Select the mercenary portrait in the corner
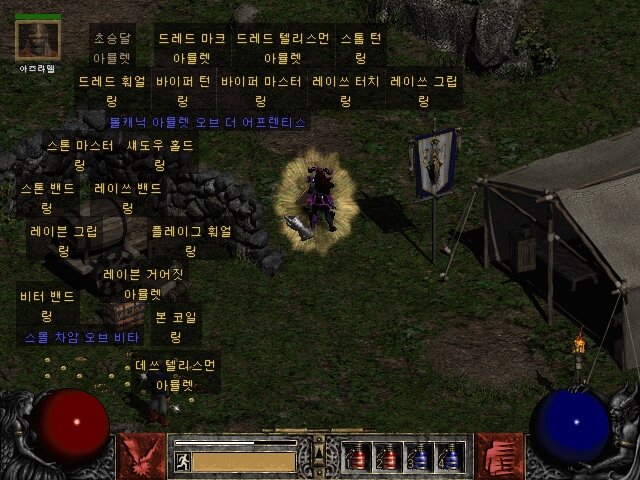The height and width of the screenshot is (480, 640). pos(38,39)
